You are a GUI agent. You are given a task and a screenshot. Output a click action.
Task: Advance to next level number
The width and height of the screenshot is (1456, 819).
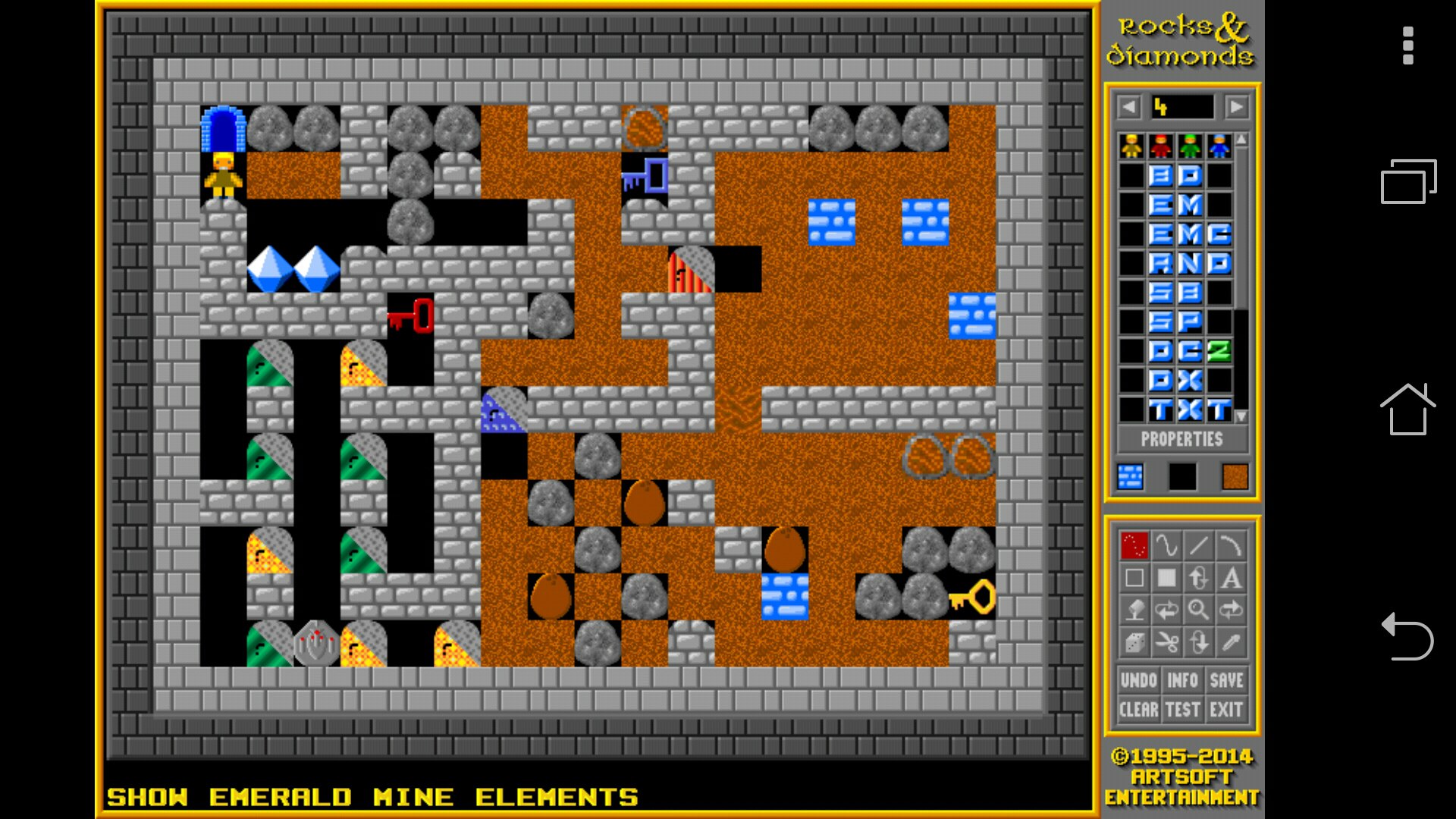tap(1236, 107)
